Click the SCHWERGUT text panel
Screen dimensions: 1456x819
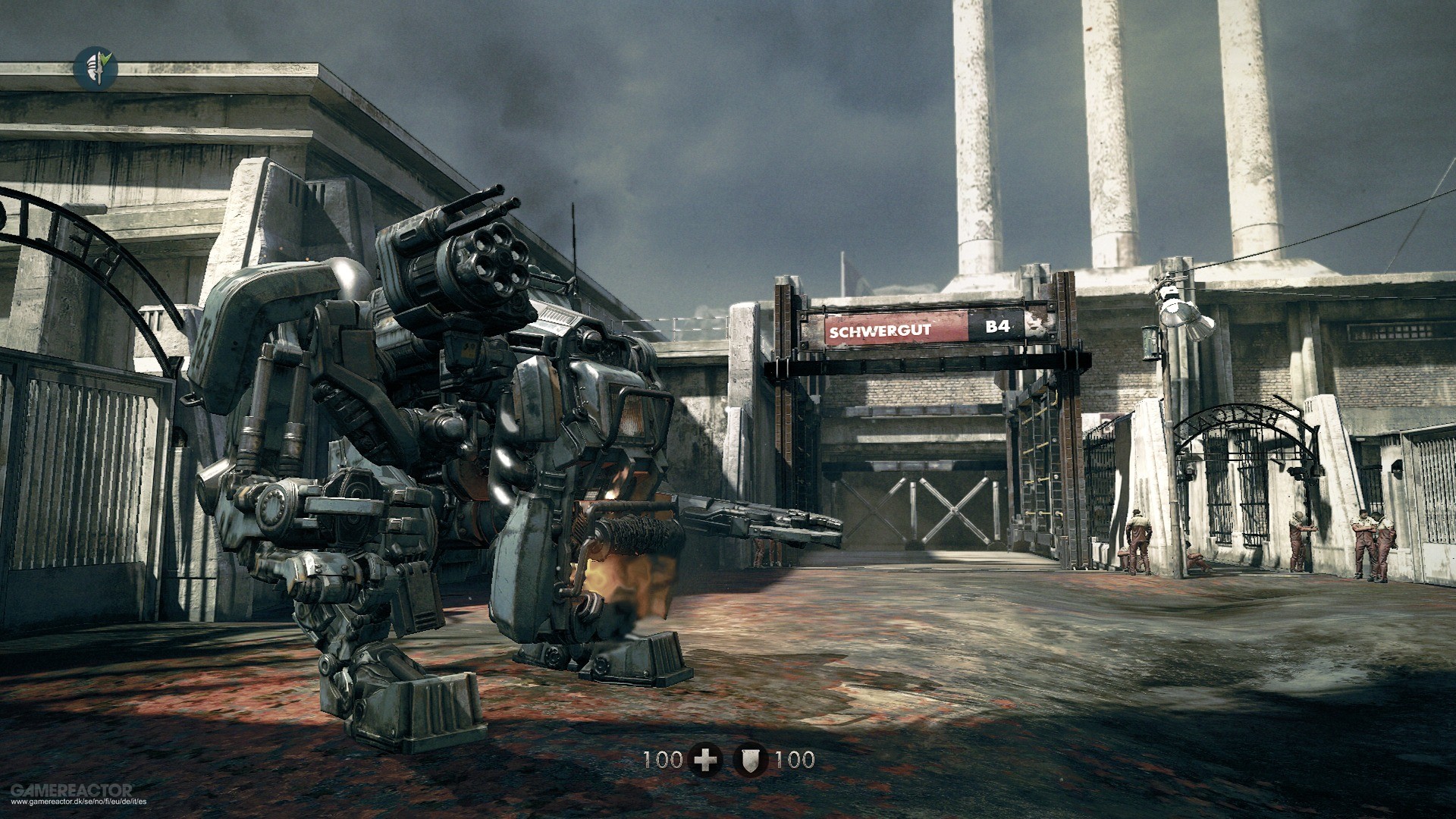880,331
